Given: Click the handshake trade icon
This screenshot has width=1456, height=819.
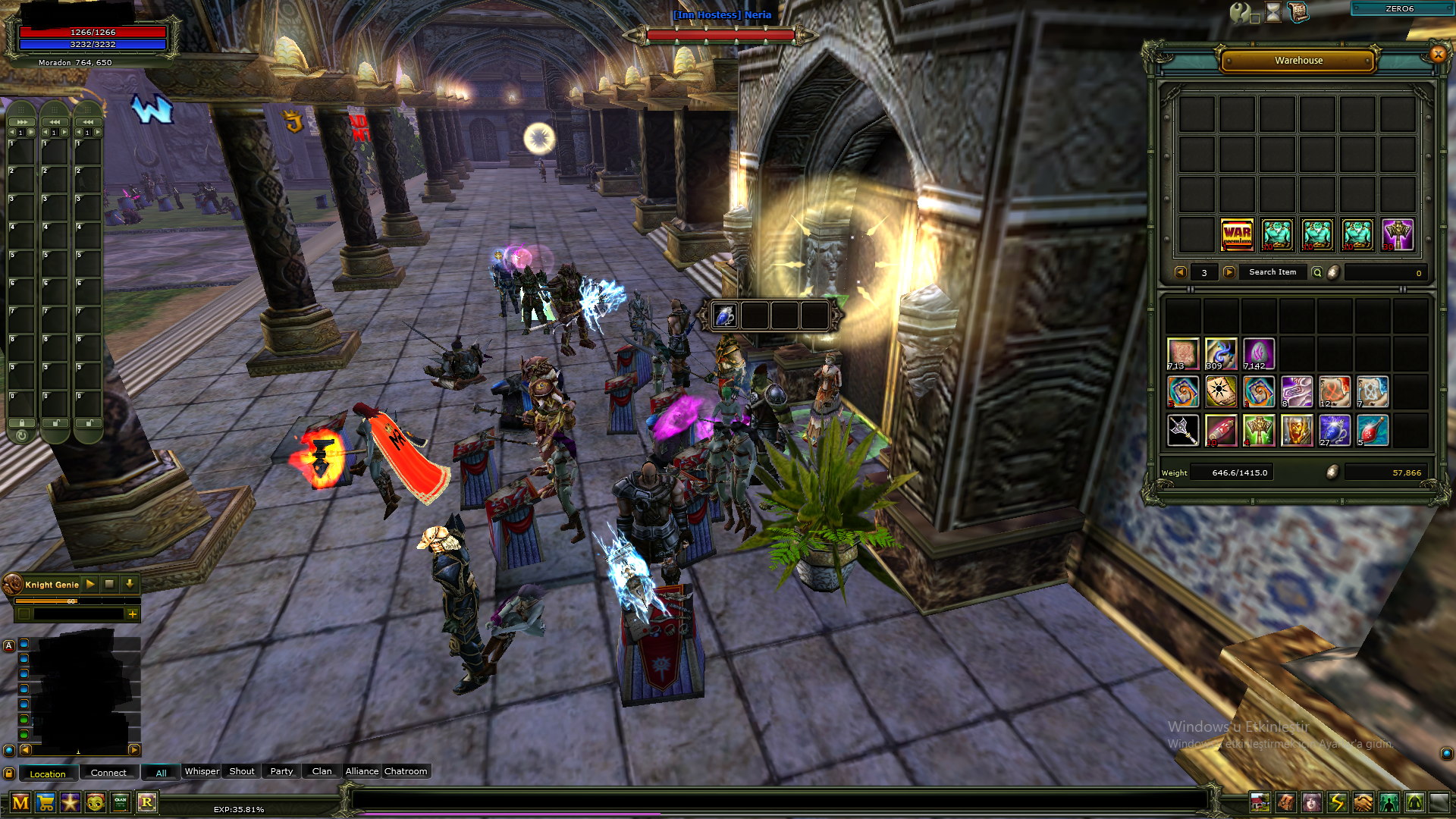Looking at the screenshot, I should [1363, 802].
